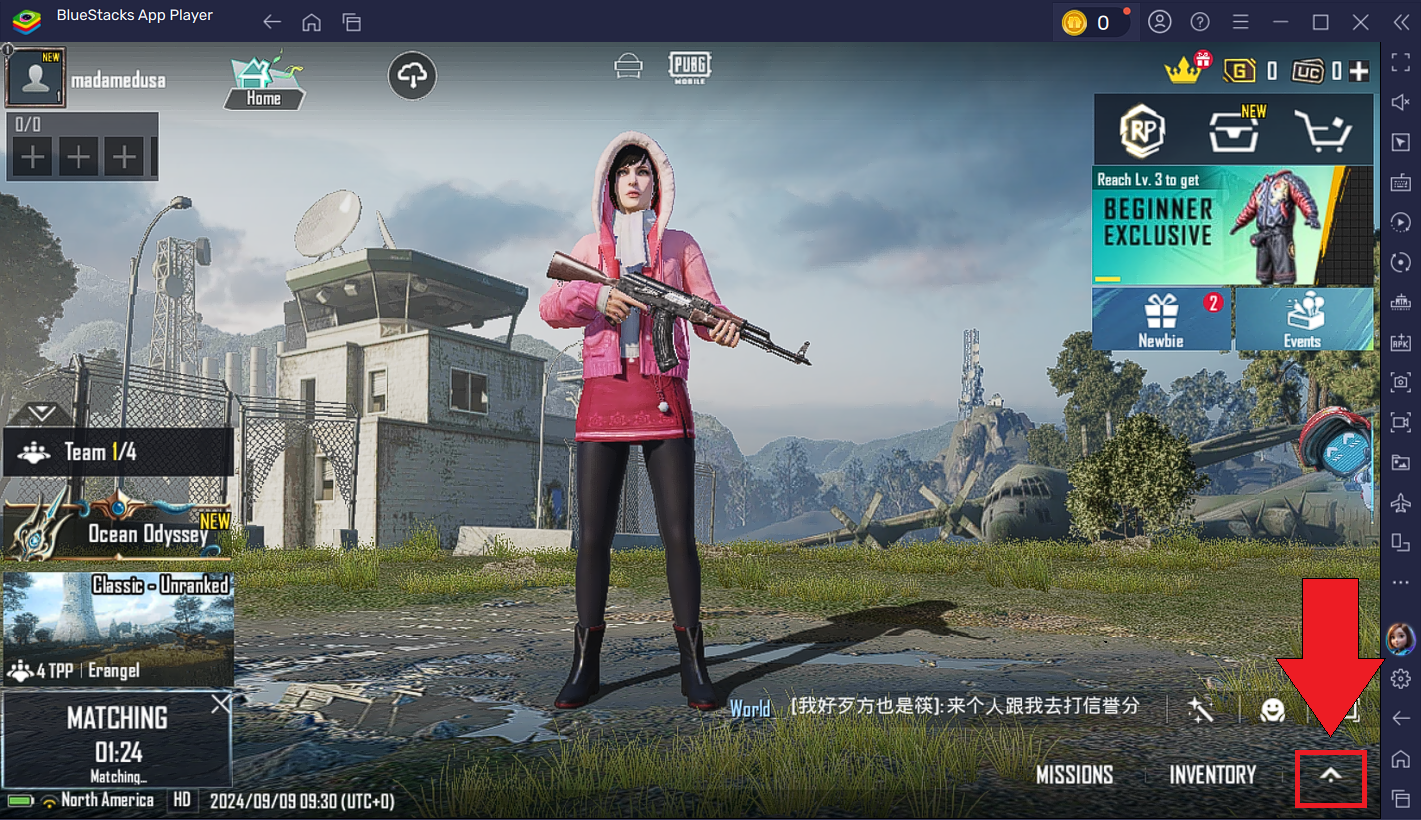Screen dimensions: 1421x820
Task: Select the Classic Unranked Erangel mode card
Action: (x=117, y=627)
